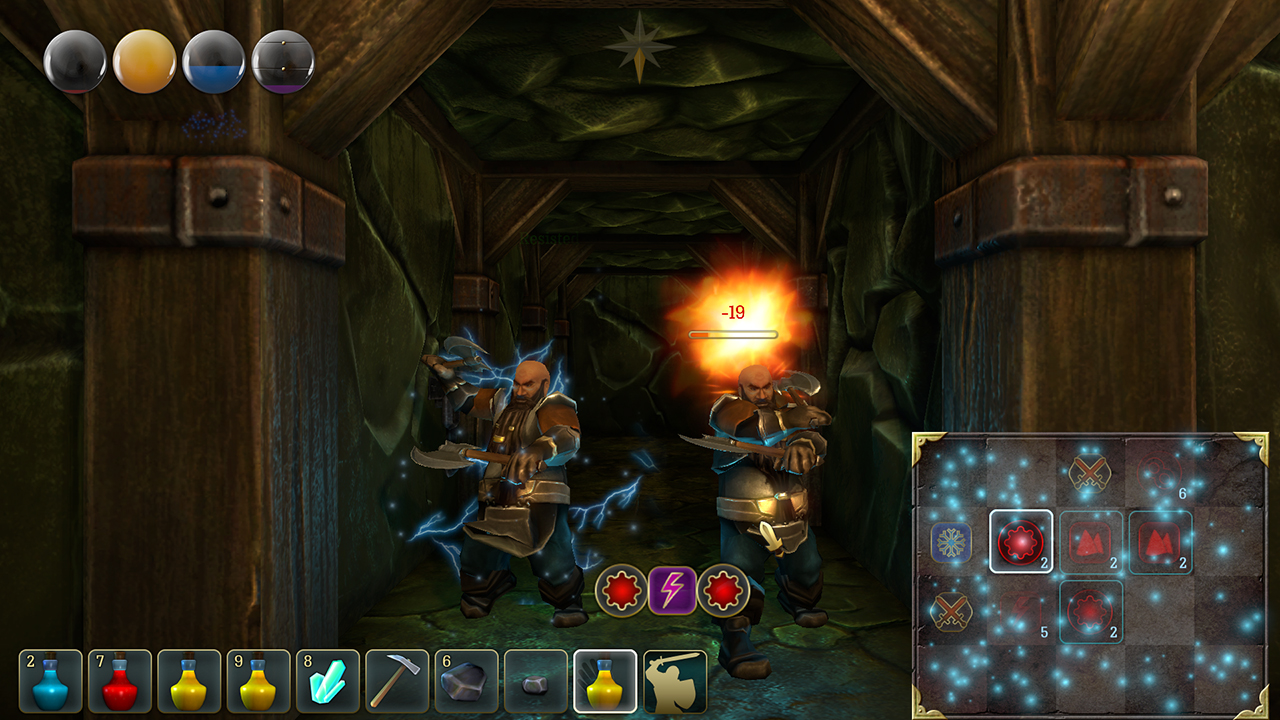1280x720 pixels.
Task: Click the highlighted yellow potion with hand
Action: pos(606,681)
